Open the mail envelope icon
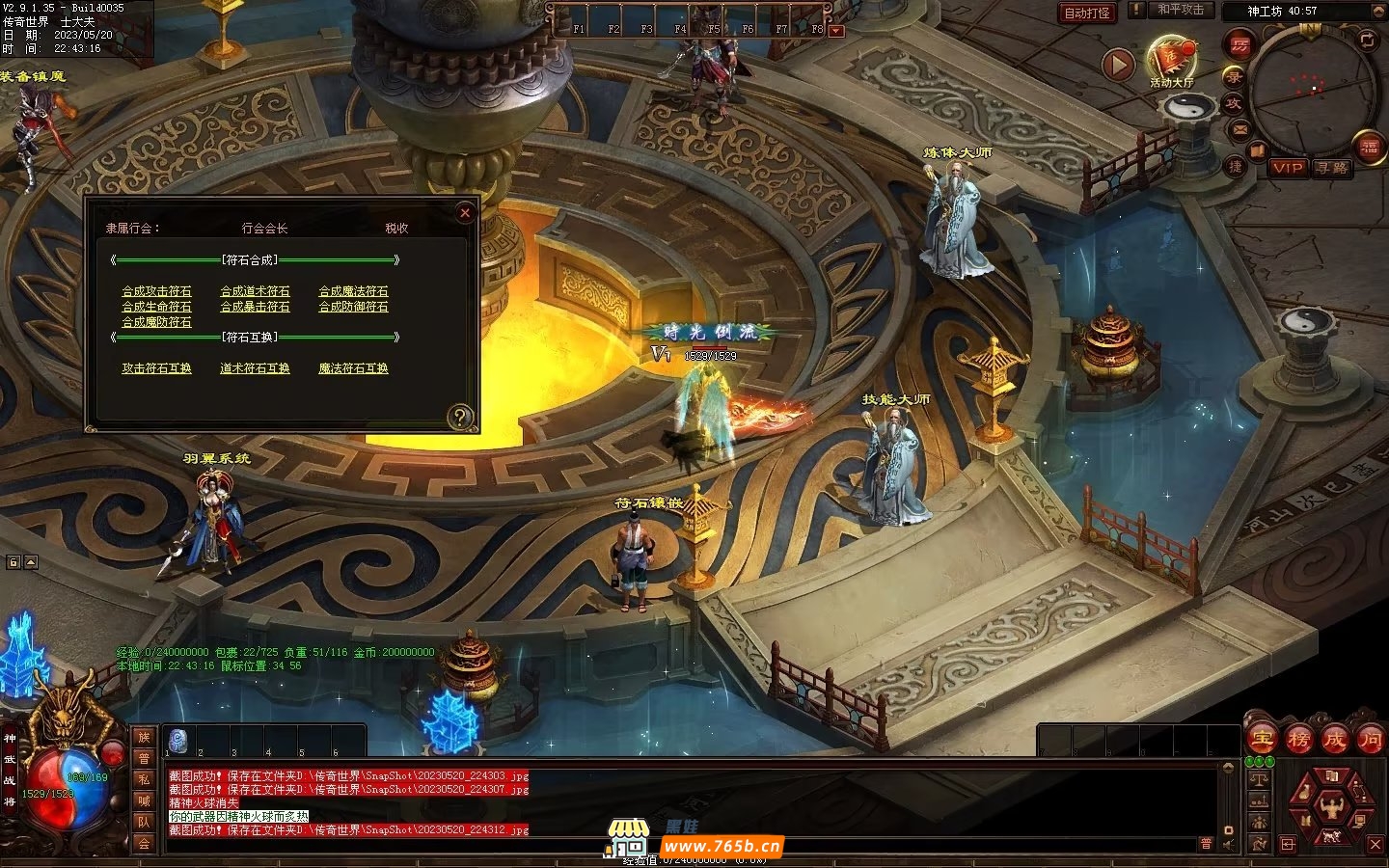 1239,129
